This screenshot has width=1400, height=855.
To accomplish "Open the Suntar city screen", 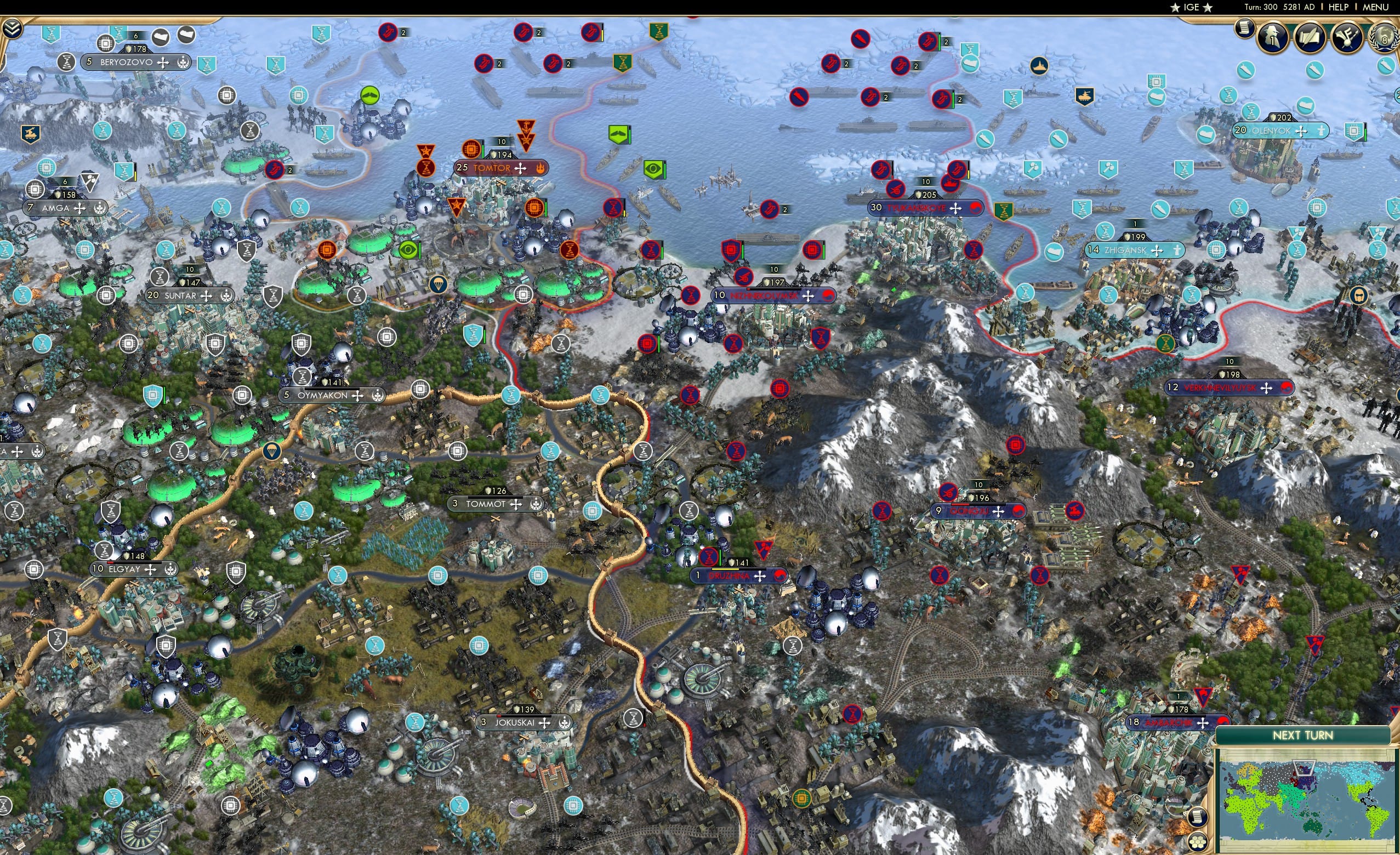I will [x=180, y=295].
